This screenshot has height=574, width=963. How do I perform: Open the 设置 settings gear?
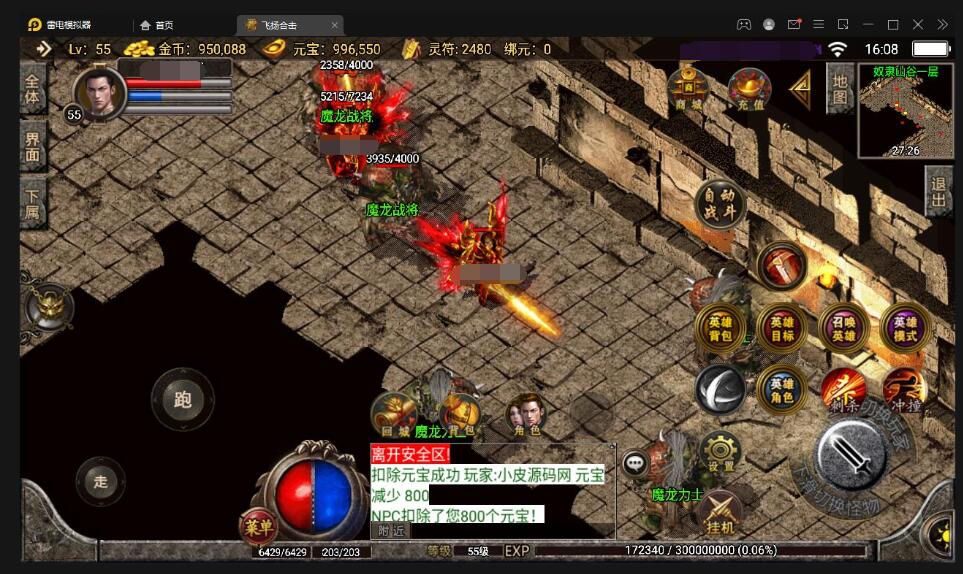(x=720, y=453)
